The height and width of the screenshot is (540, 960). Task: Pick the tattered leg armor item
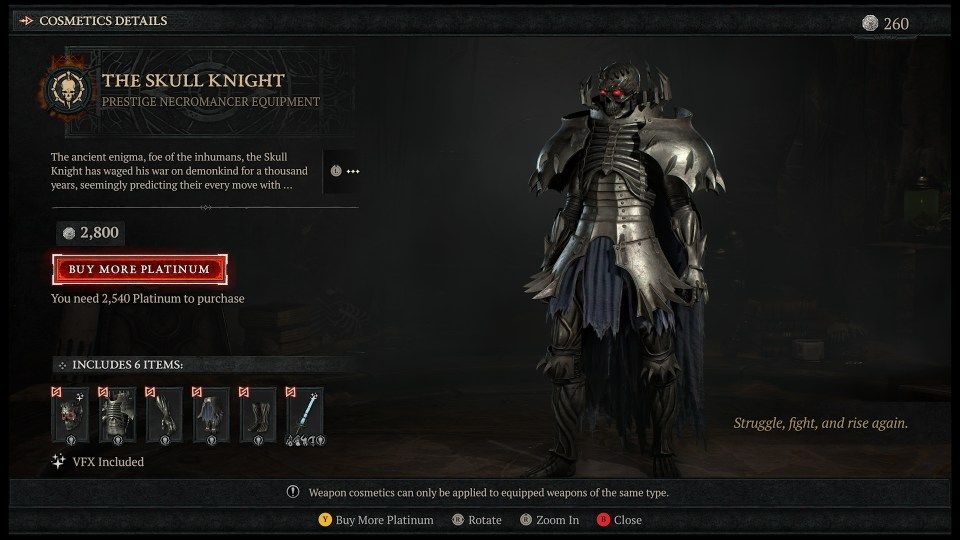coord(208,415)
